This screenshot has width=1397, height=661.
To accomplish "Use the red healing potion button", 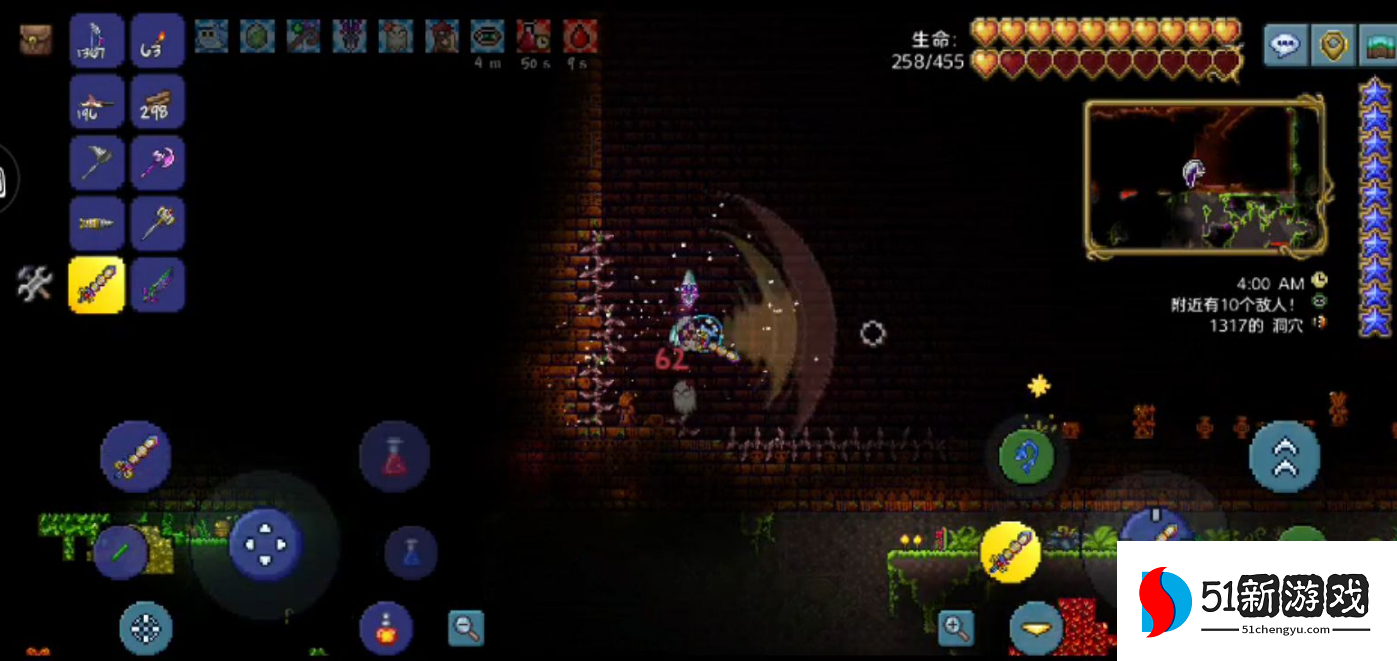I will click(394, 457).
